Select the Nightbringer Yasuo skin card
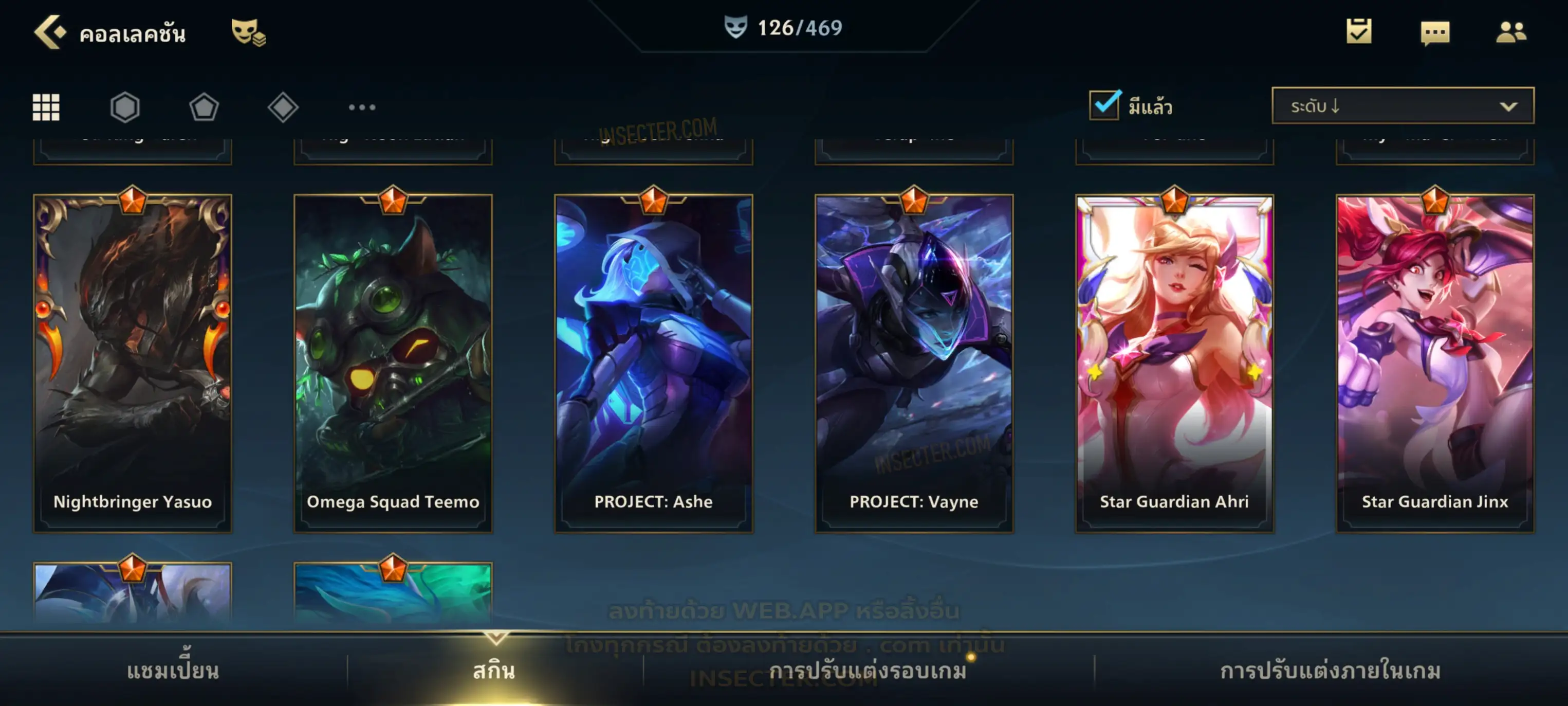This screenshot has width=1568, height=706. point(133,363)
